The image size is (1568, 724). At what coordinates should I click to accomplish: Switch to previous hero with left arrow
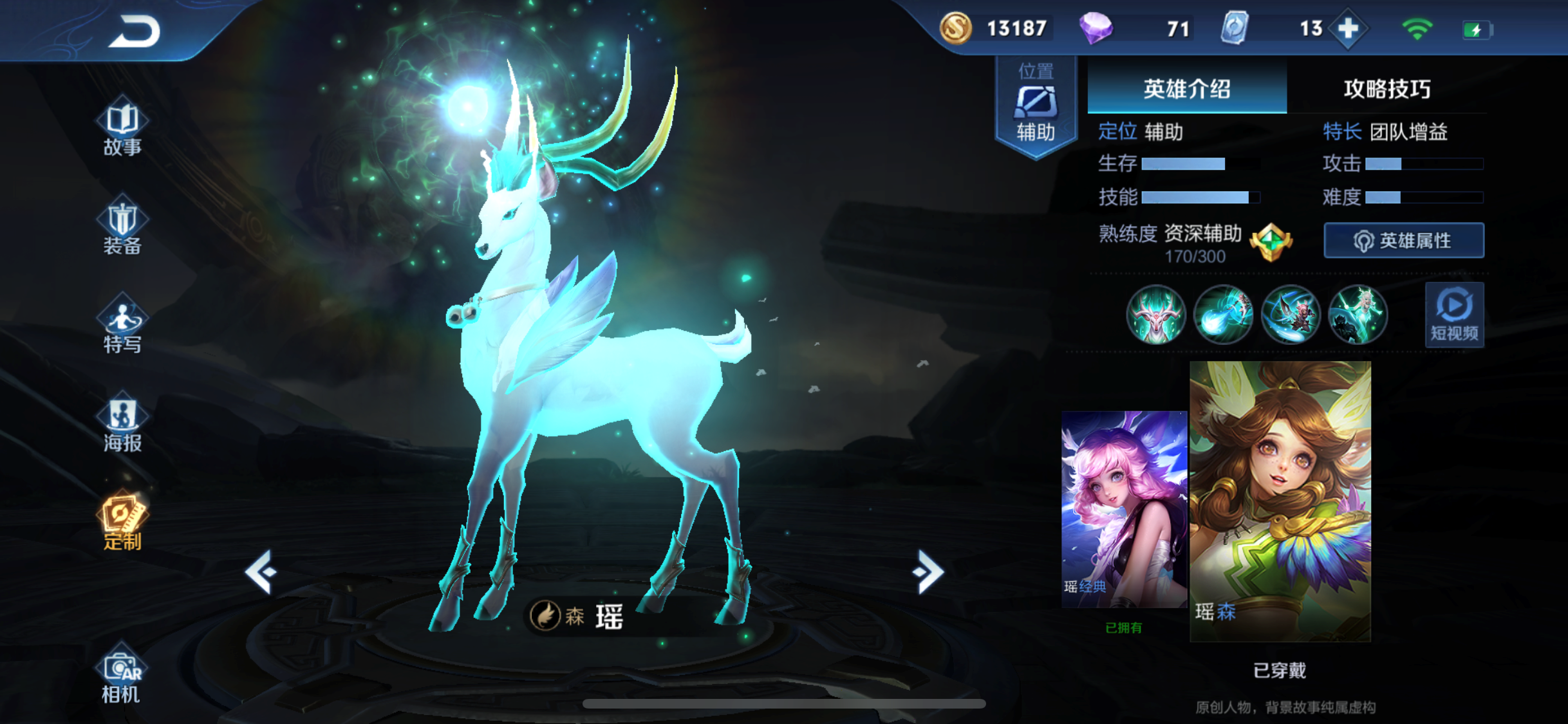click(x=261, y=571)
